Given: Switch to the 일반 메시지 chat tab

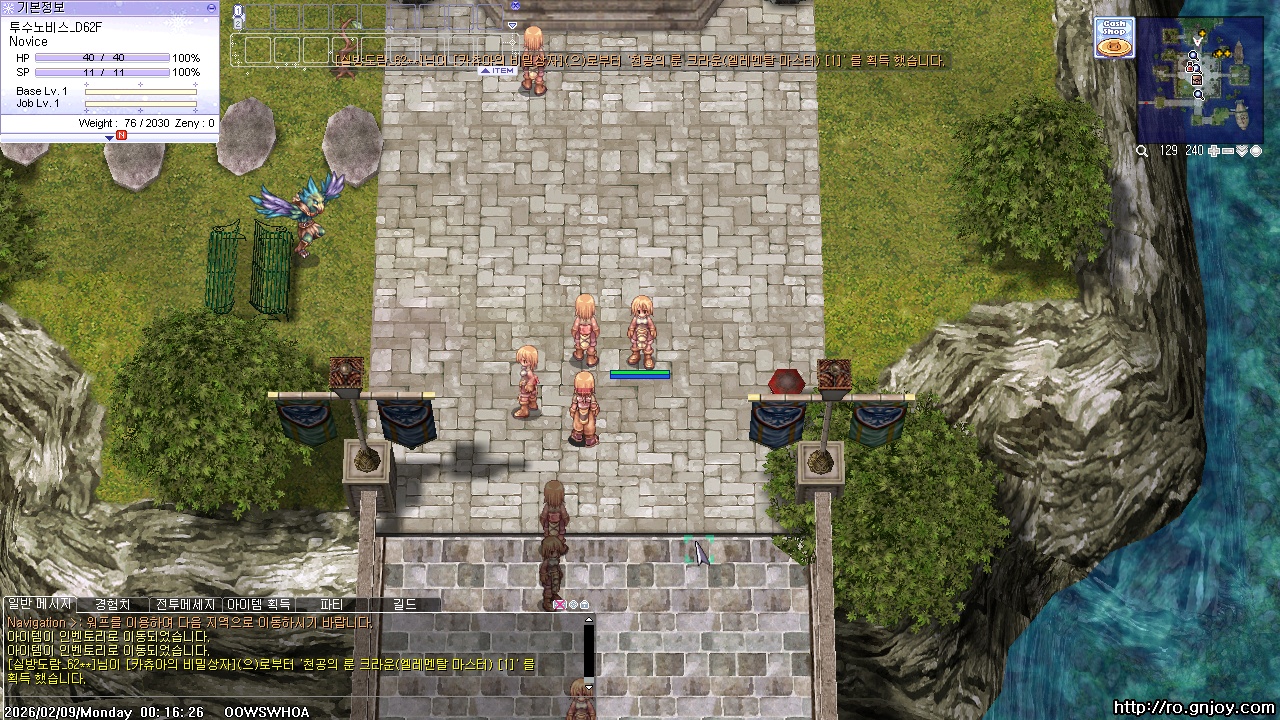Looking at the screenshot, I should [39, 605].
